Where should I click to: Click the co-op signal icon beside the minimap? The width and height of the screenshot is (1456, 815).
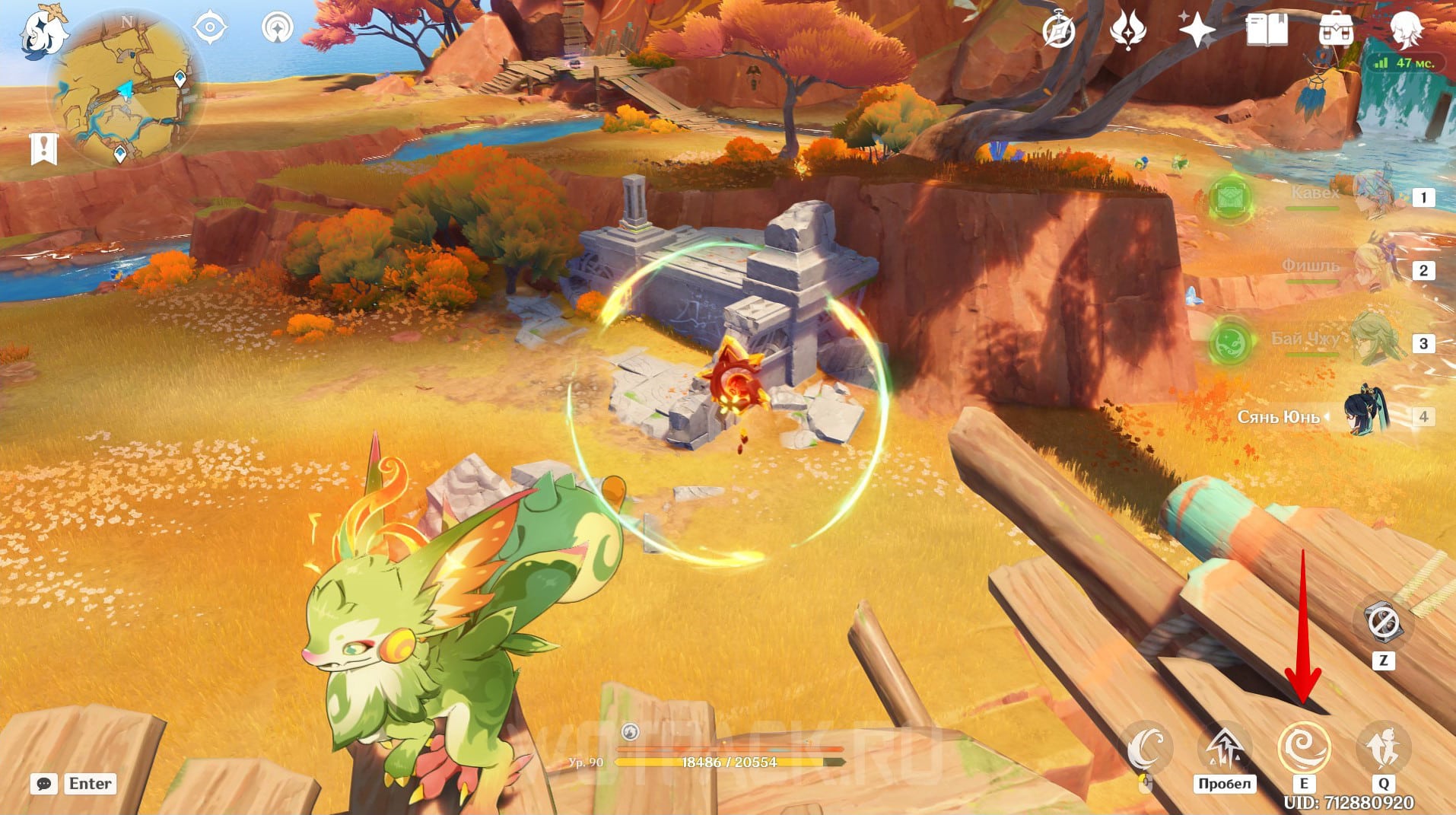tap(277, 29)
